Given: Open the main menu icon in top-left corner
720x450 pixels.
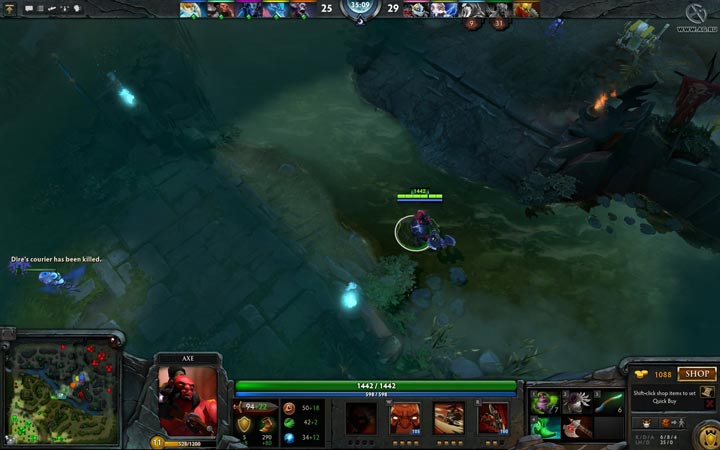Looking at the screenshot, I should [x=10, y=8].
